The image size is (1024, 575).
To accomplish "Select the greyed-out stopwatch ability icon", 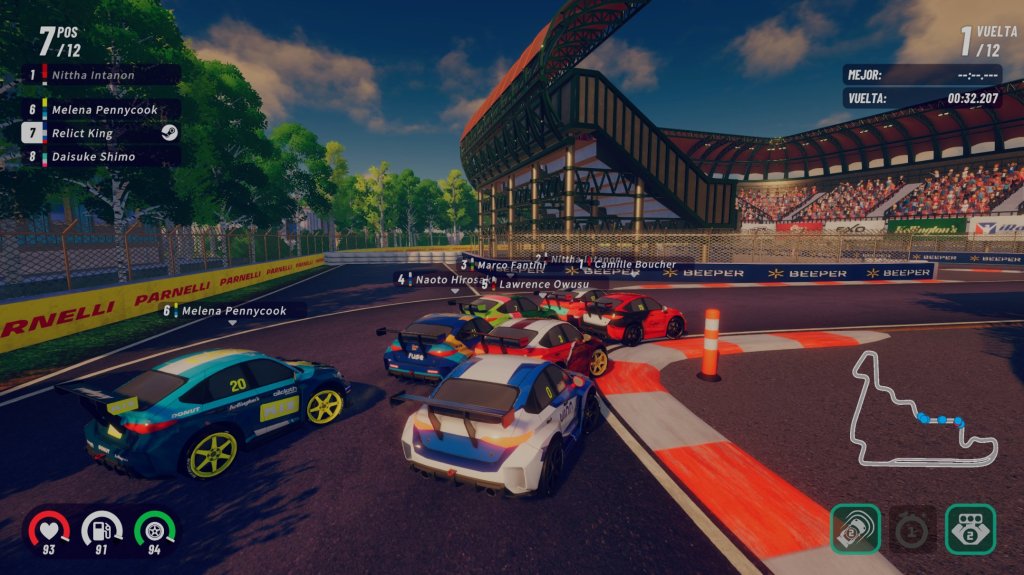I will point(913,529).
